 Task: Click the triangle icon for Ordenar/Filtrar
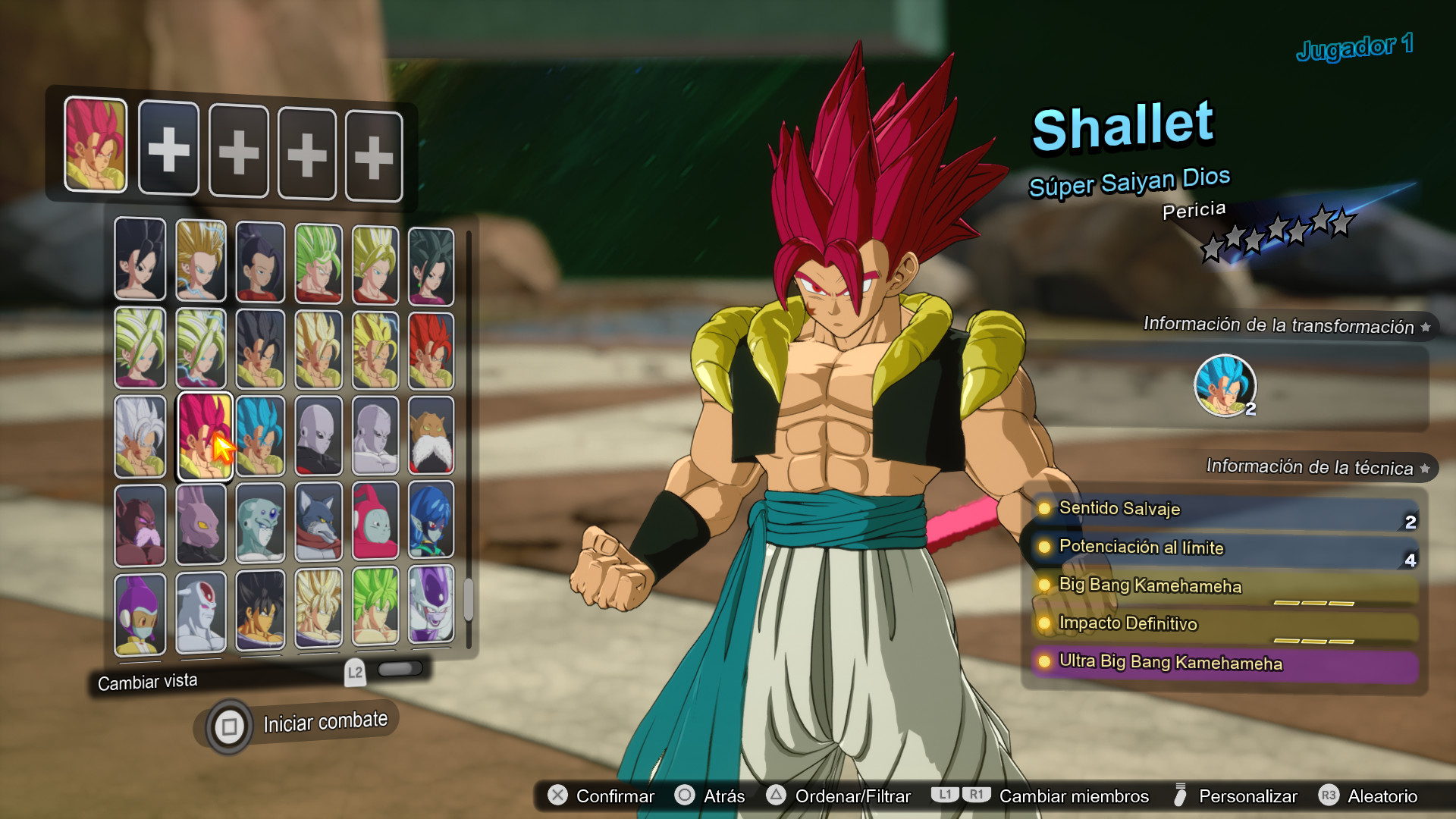pos(776,796)
